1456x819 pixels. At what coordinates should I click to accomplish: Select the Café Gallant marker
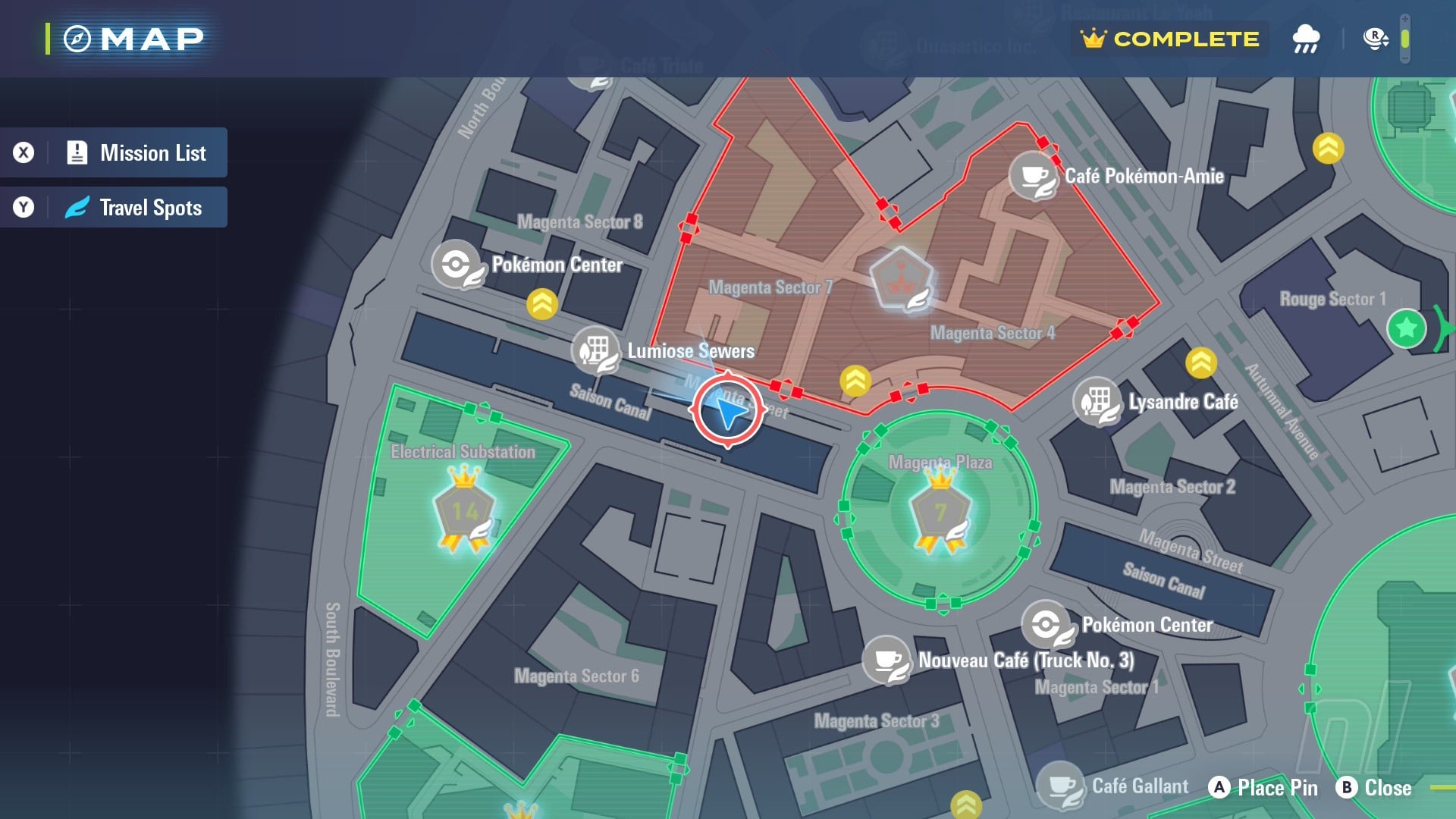[1060, 786]
